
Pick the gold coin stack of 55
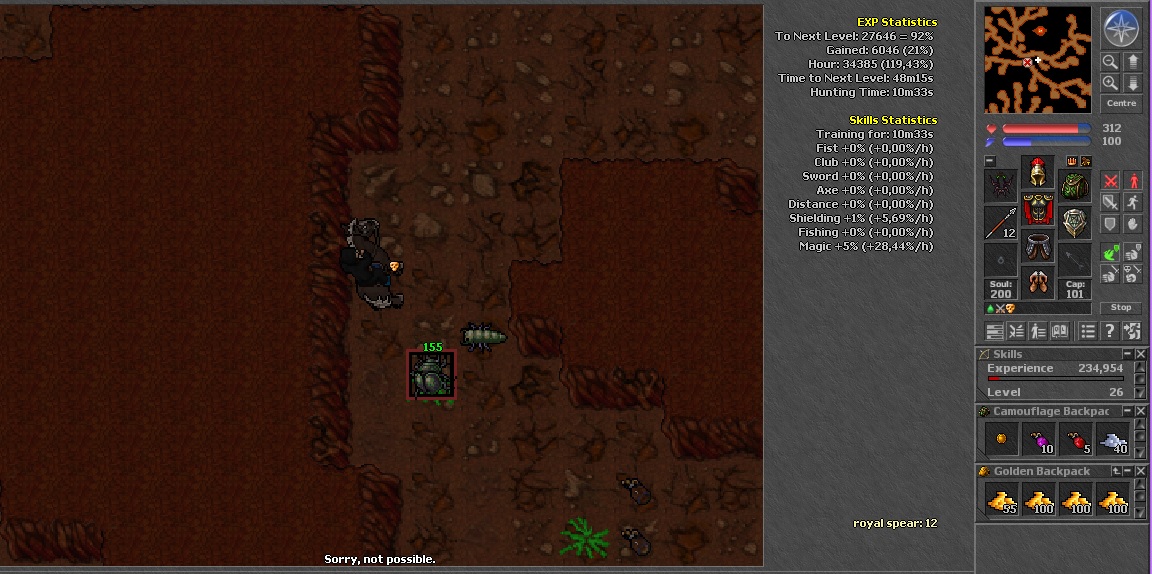[x=1002, y=499]
